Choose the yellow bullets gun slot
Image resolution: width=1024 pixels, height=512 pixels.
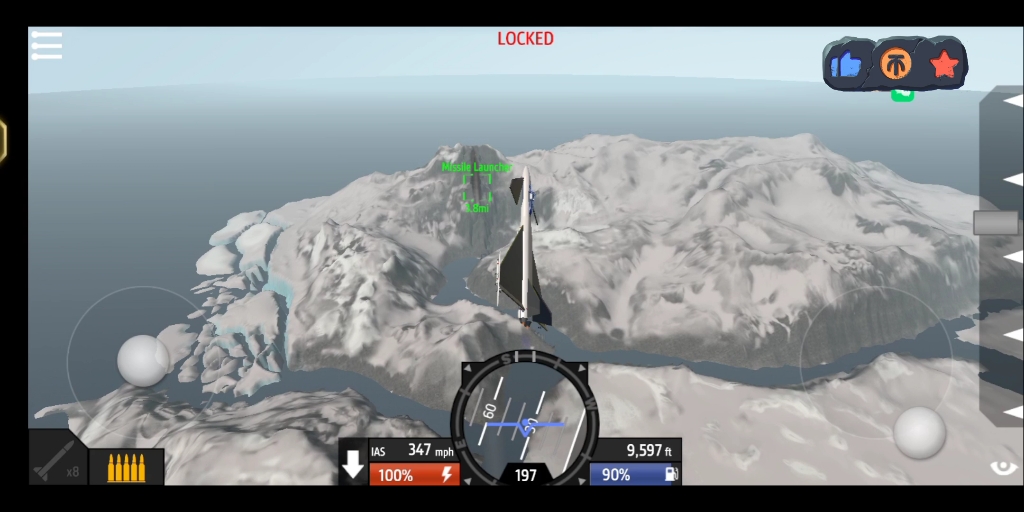(126, 467)
